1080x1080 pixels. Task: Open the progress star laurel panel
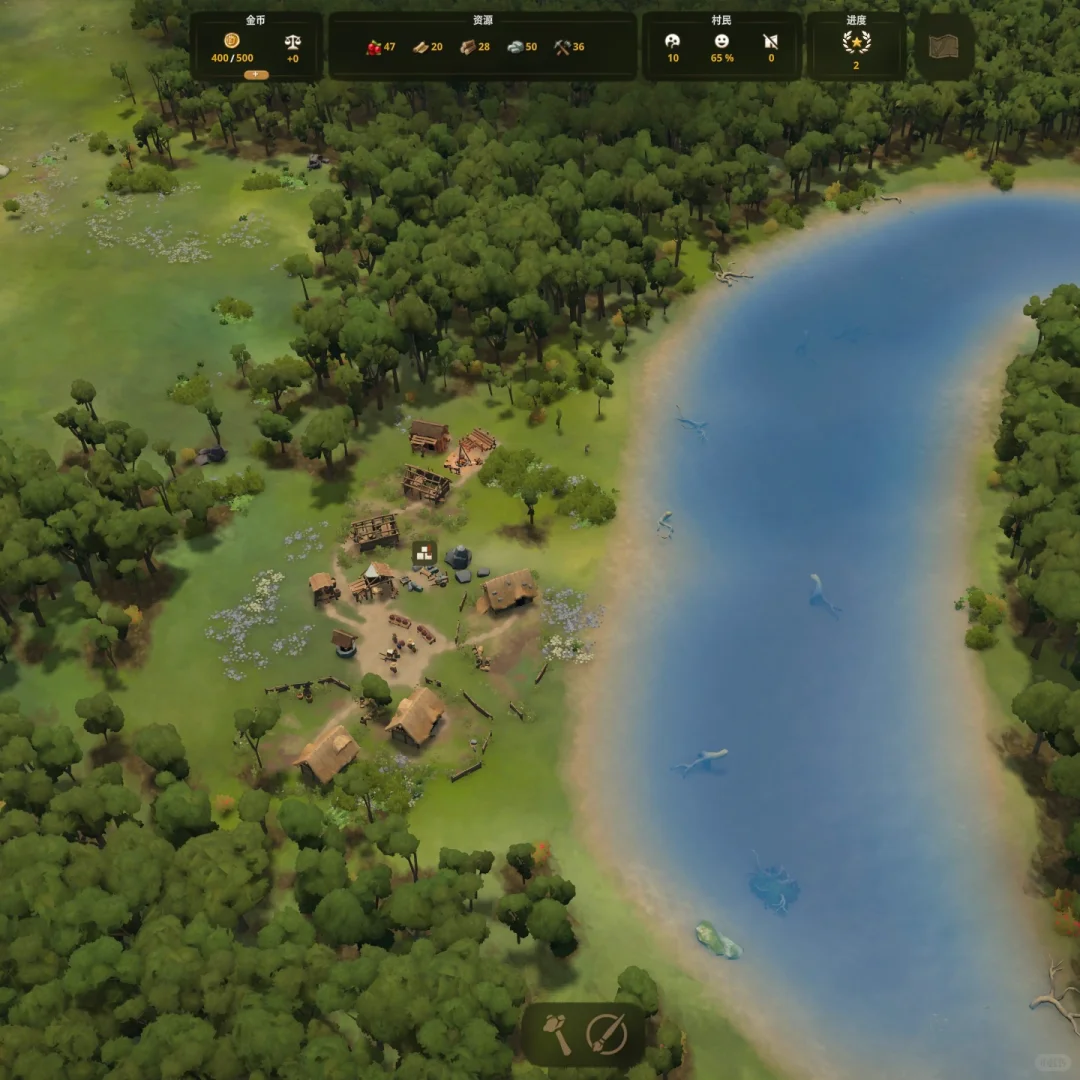point(856,42)
